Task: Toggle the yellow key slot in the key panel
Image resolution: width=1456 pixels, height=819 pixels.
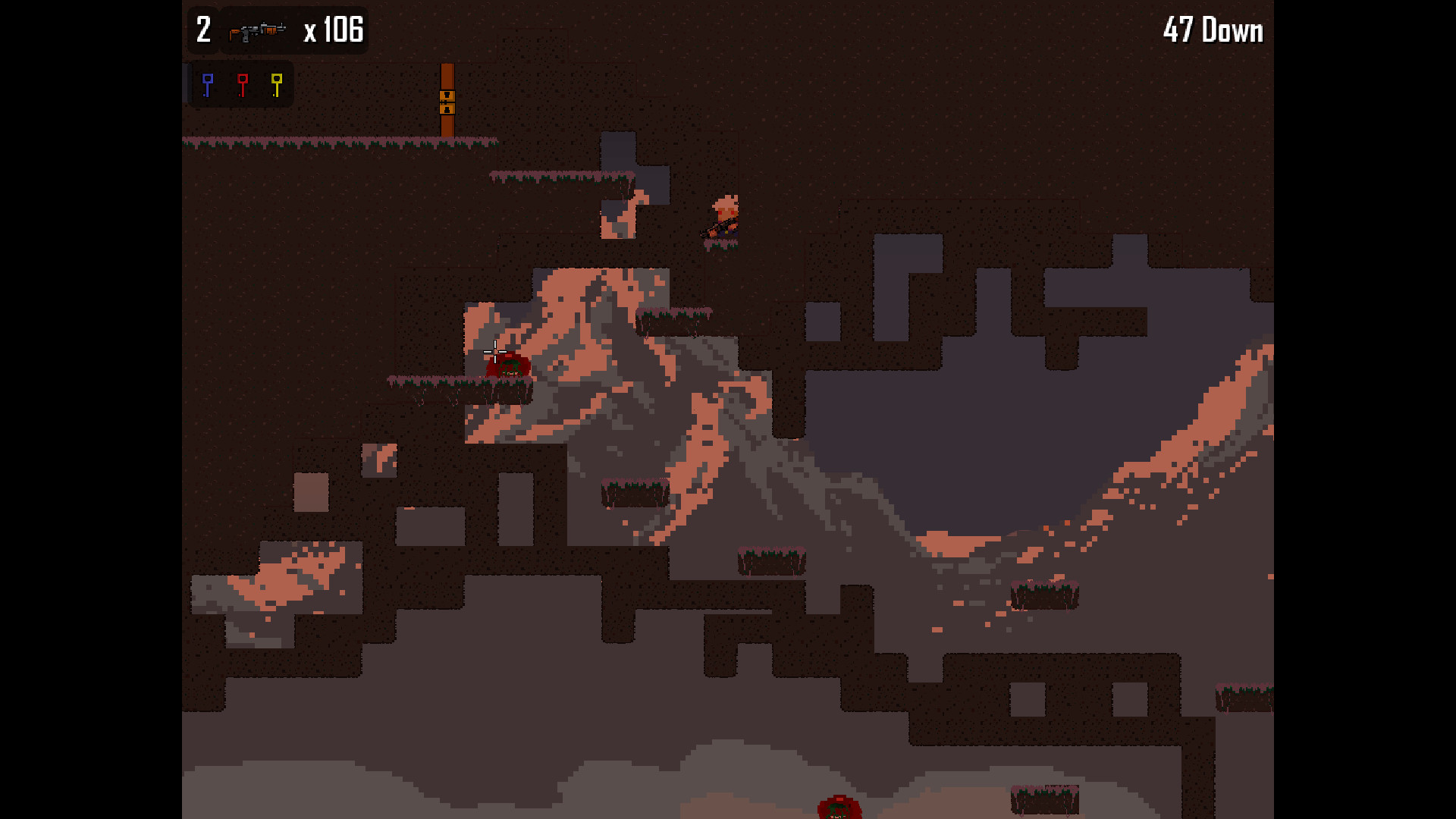Action: (275, 84)
